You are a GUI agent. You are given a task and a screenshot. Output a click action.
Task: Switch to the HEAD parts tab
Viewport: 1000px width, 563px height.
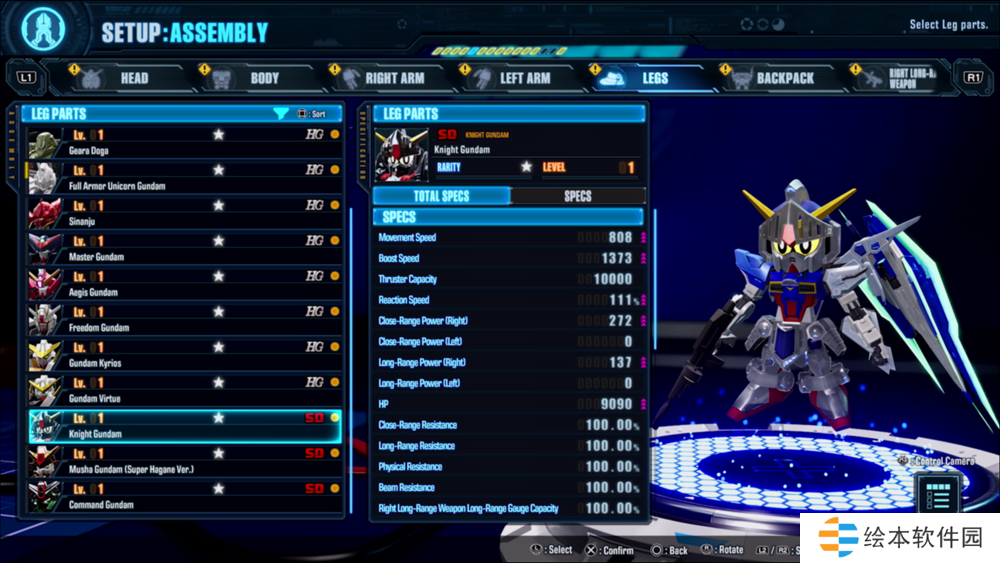pos(120,78)
